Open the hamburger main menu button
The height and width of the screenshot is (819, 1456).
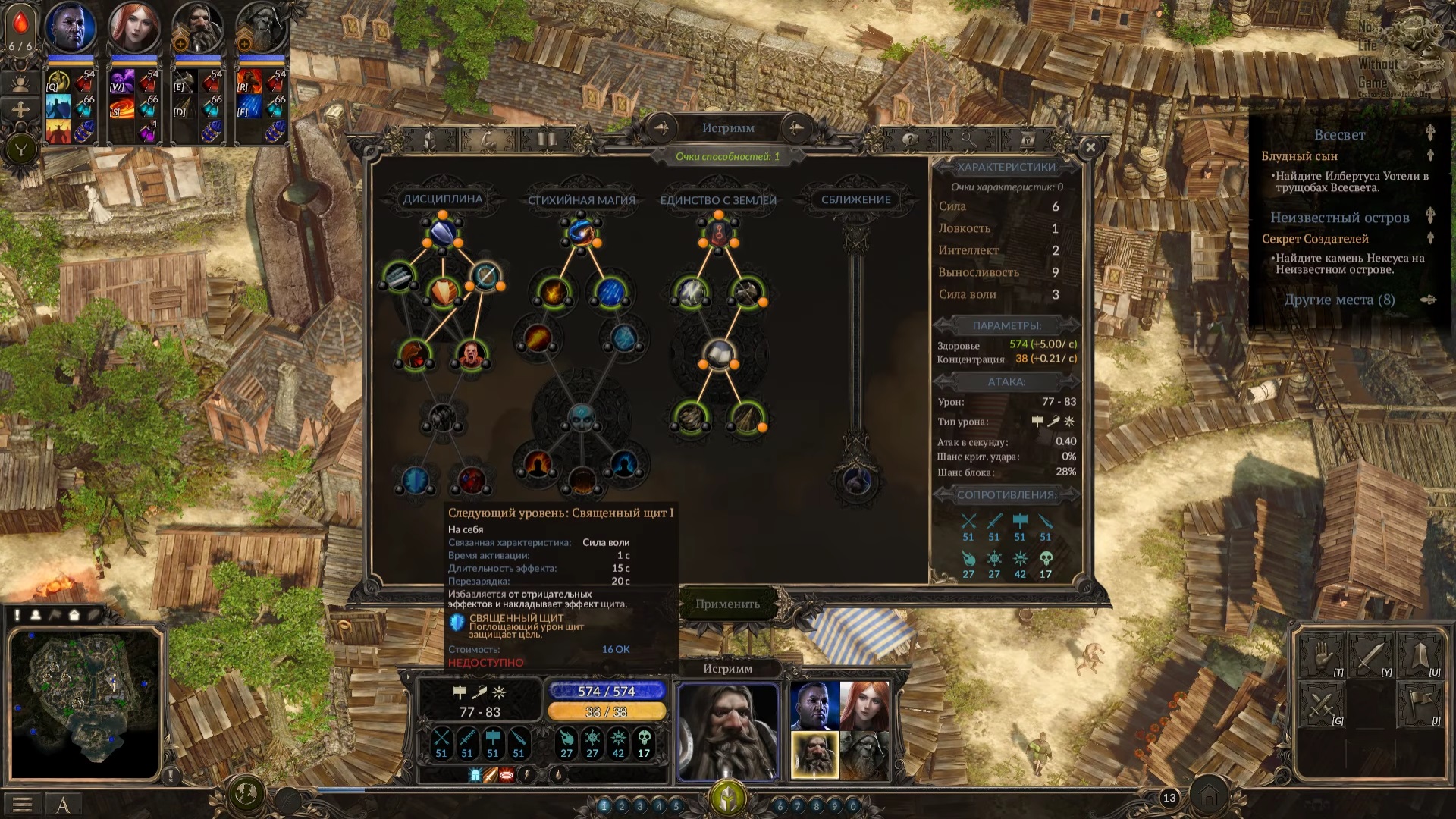[x=22, y=805]
